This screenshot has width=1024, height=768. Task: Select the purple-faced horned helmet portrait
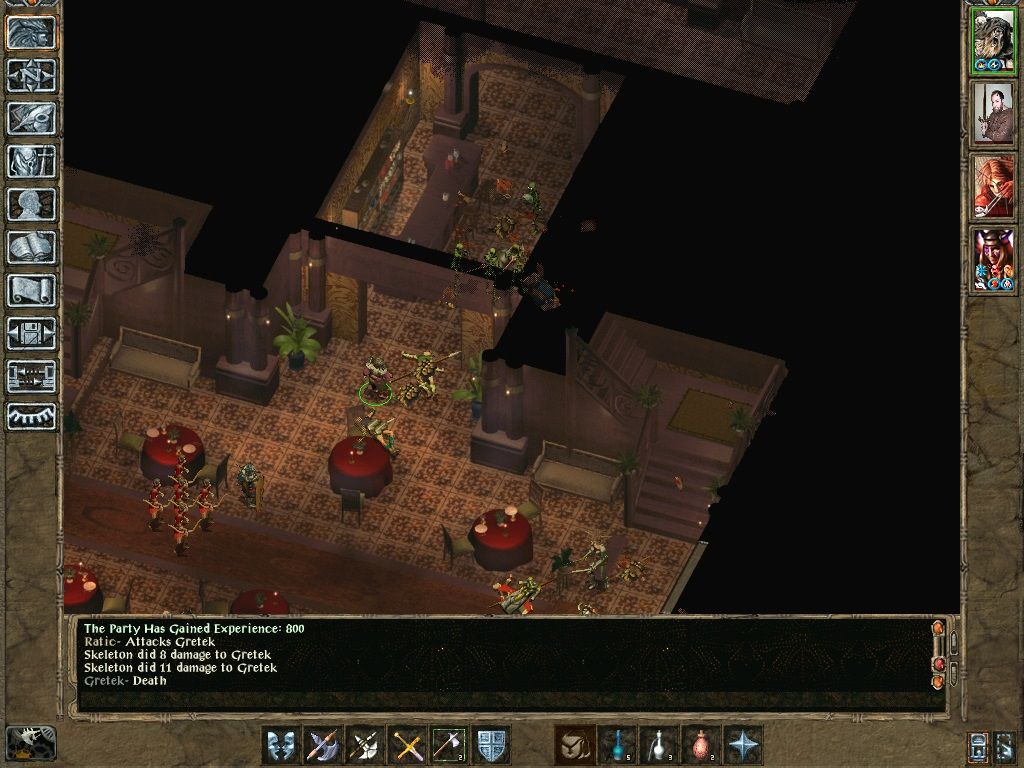pyautogui.click(x=993, y=259)
